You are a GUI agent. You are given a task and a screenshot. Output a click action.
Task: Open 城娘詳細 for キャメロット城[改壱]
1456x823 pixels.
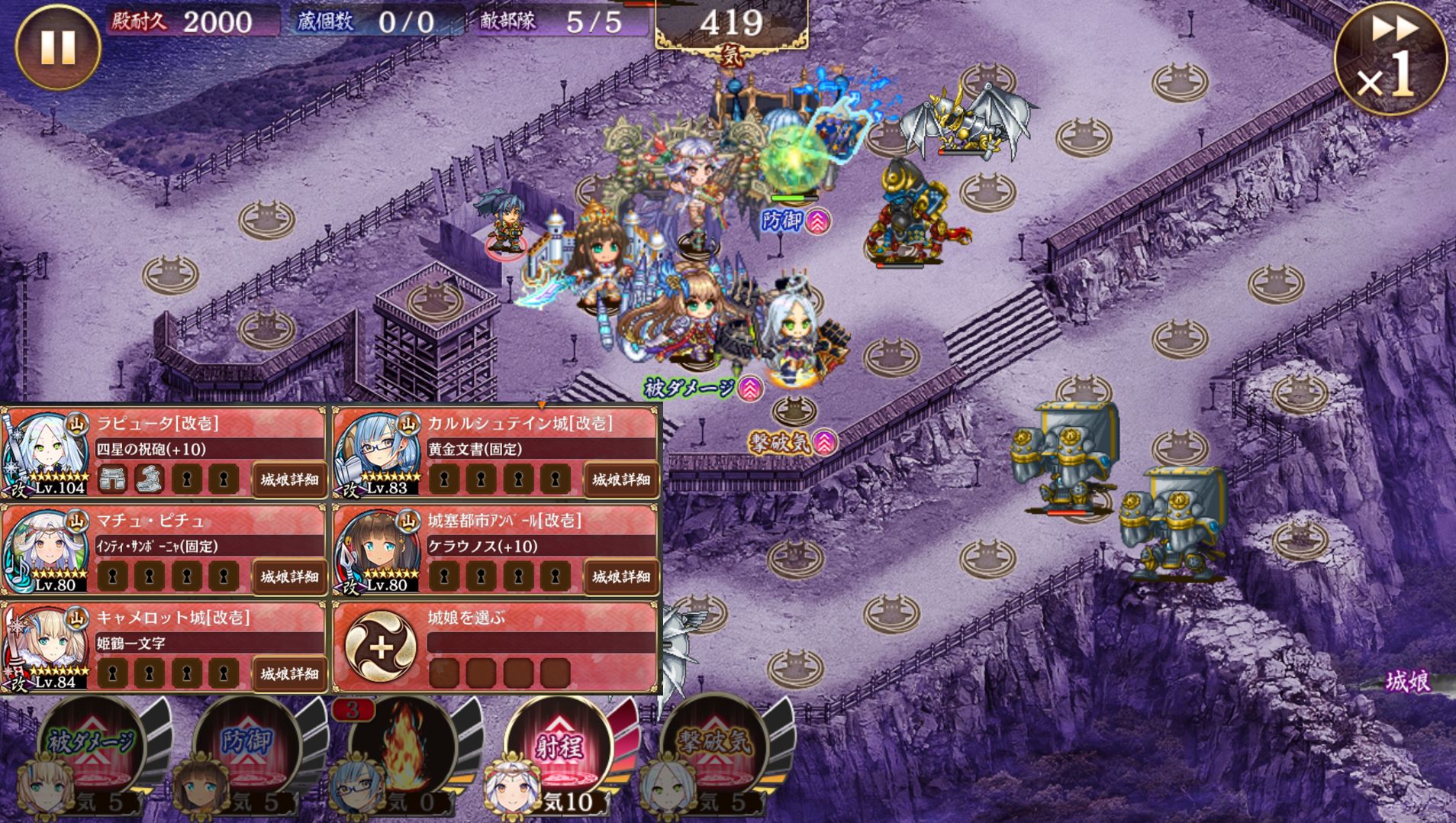(289, 673)
